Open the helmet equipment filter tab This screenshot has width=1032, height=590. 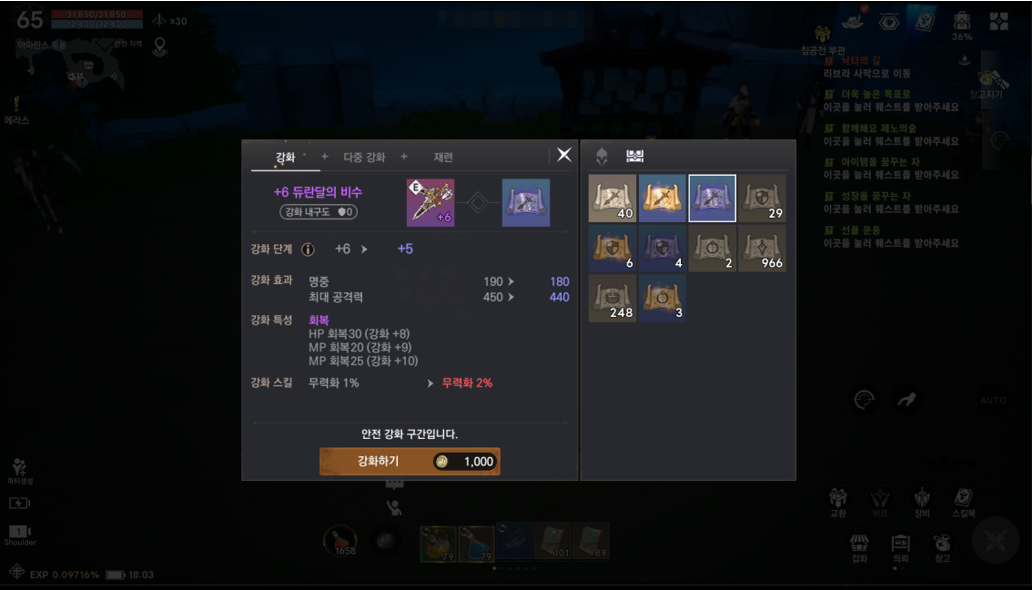pos(602,156)
